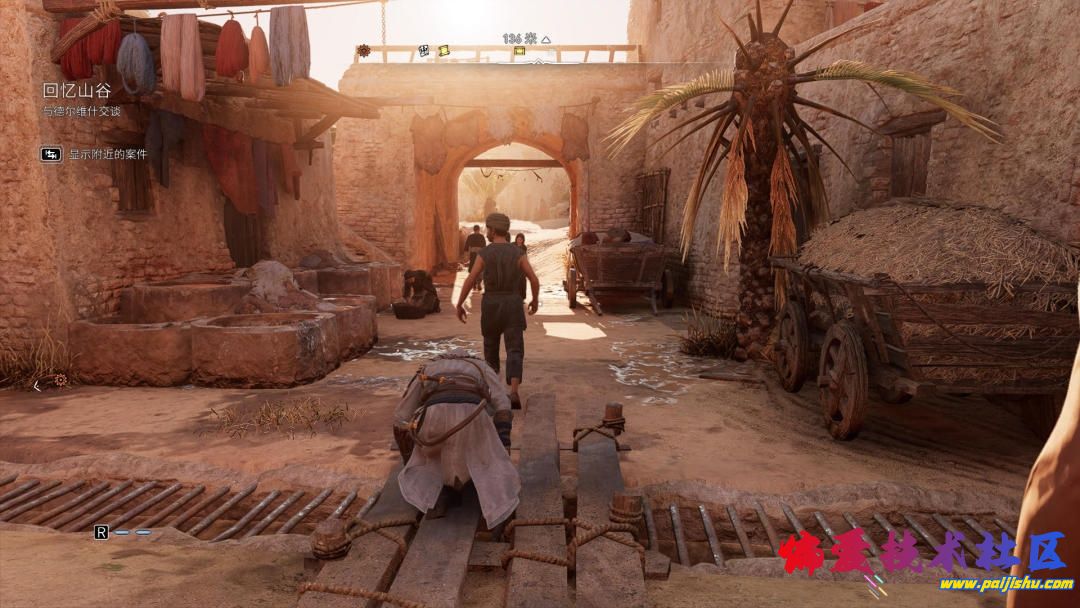Click the red gear marker on the compass
This screenshot has width=1080, height=608.
[x=364, y=50]
